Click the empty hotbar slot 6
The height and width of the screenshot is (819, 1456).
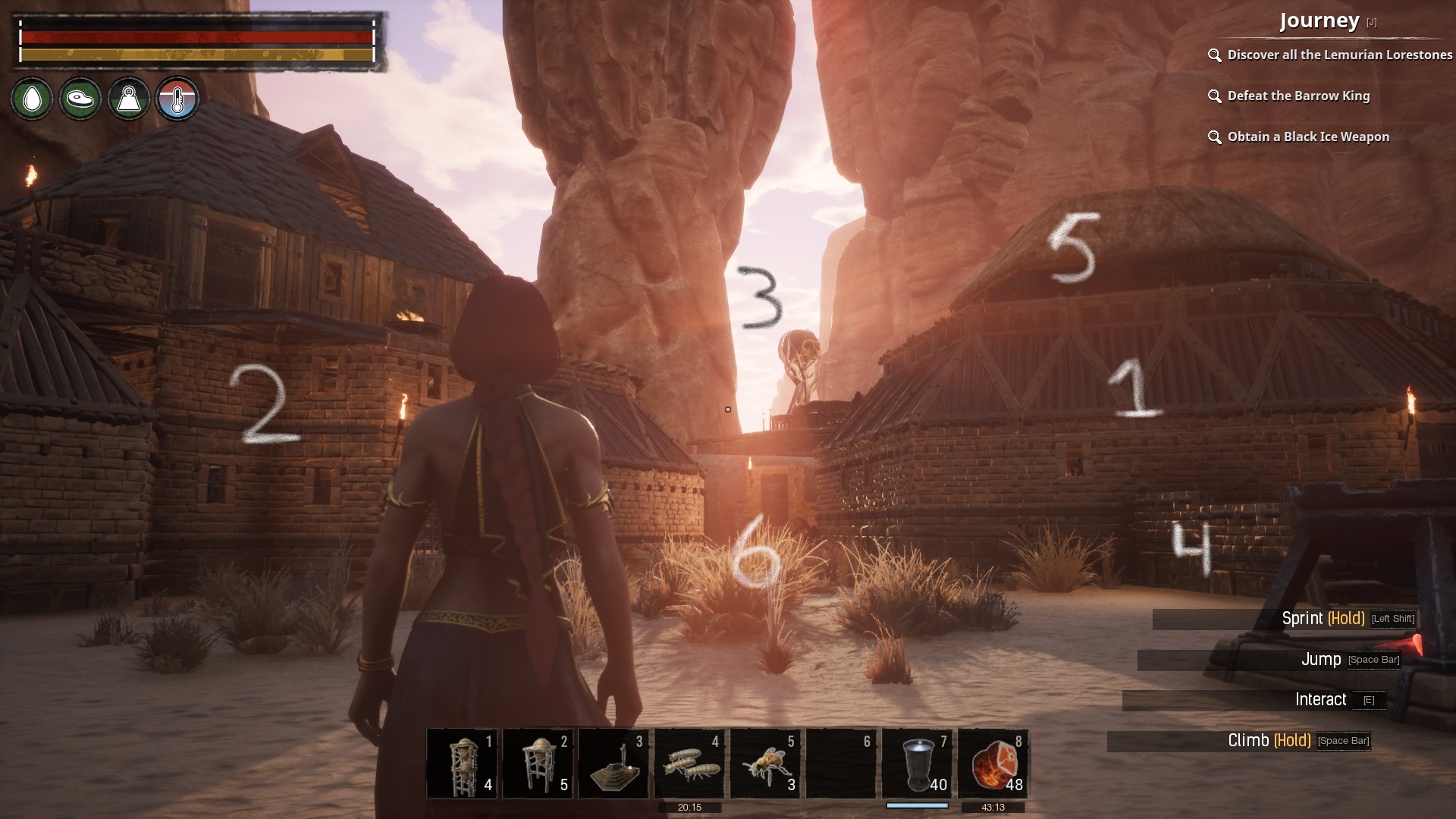tap(841, 764)
